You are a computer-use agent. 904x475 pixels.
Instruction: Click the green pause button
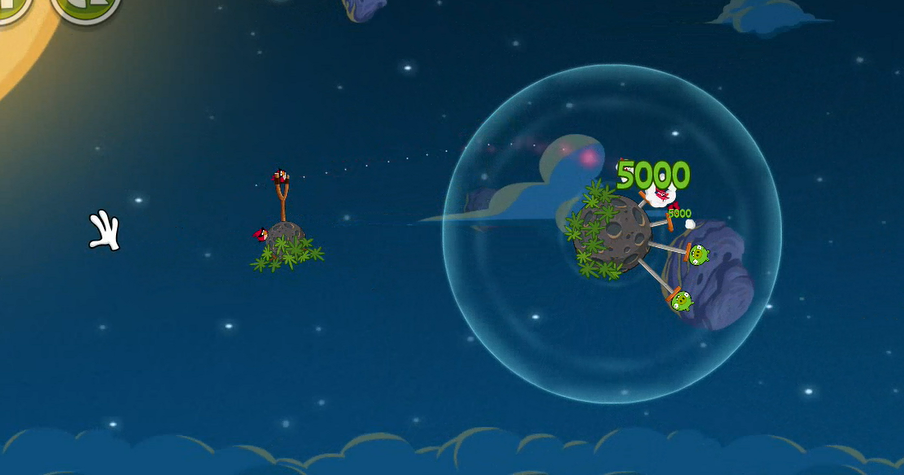[12, 6]
